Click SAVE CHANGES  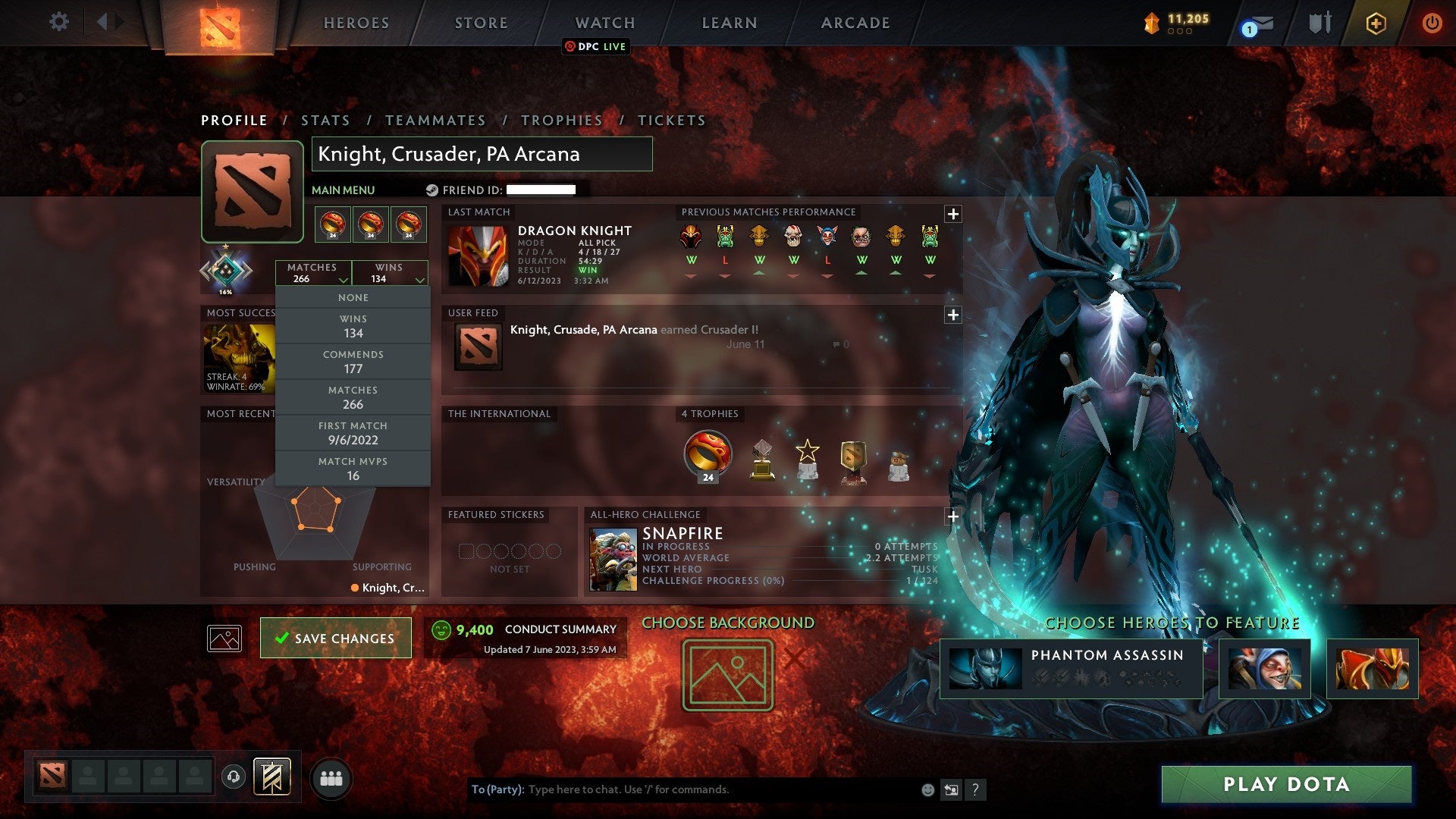335,638
